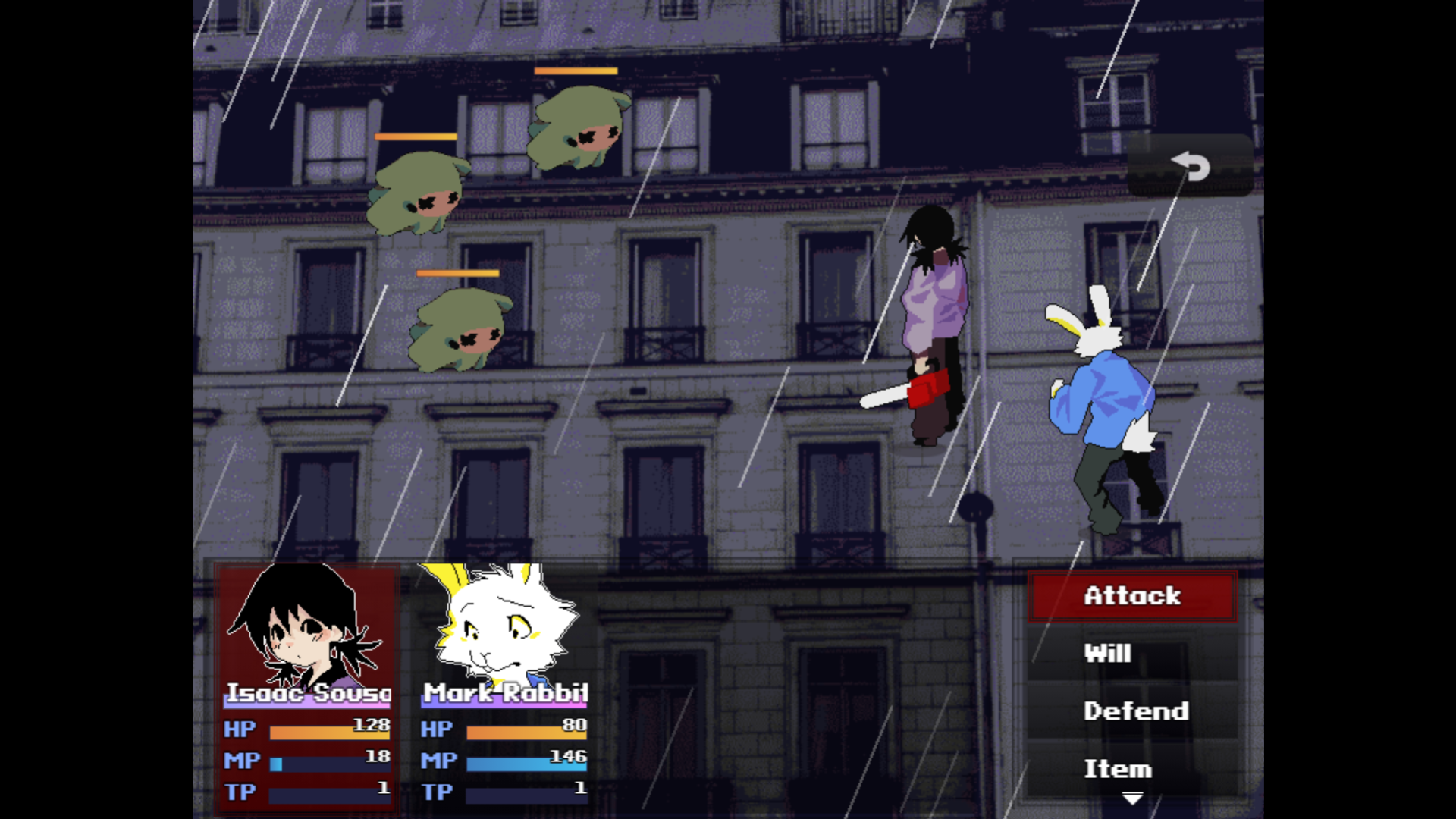Select the Attack command

1131,596
